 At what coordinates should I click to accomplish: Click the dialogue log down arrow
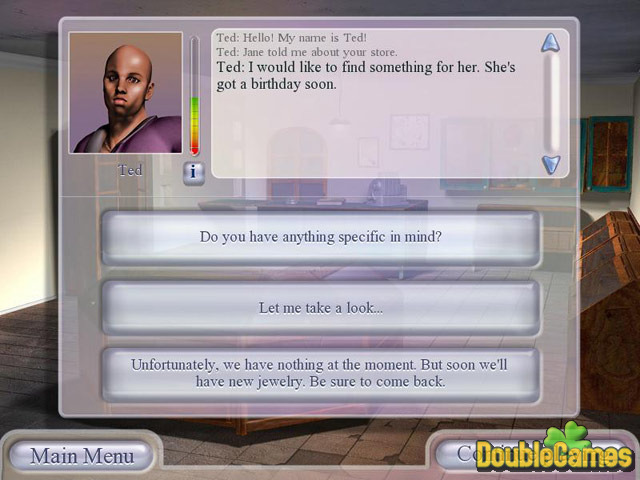[x=550, y=163]
